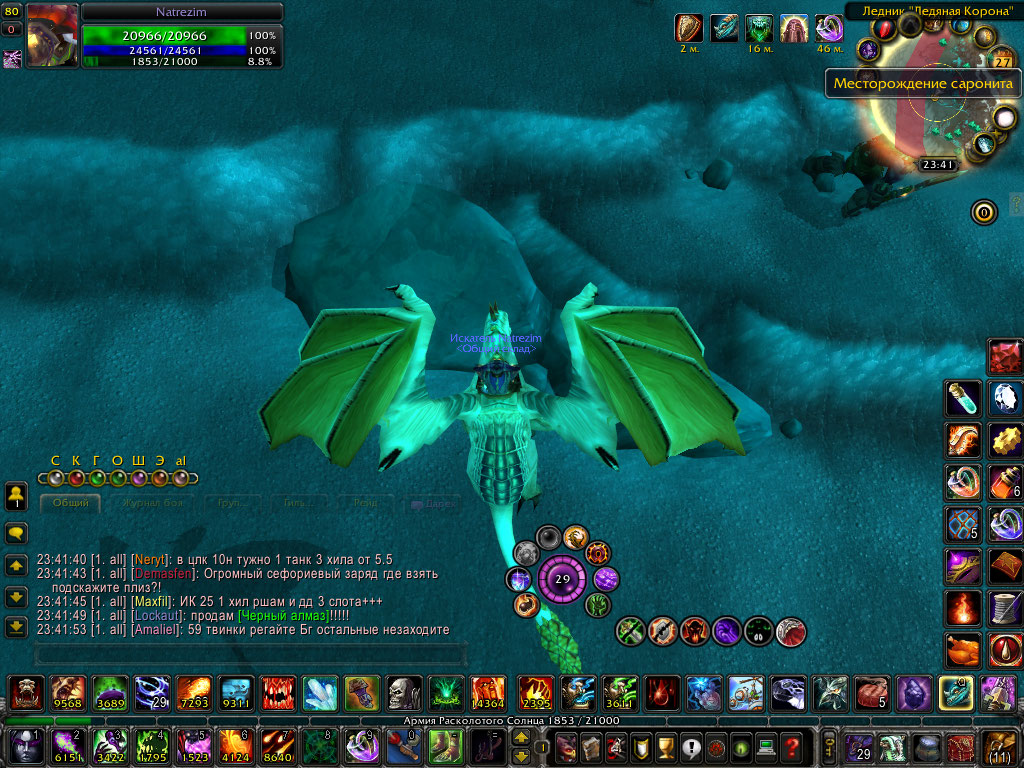The width and height of the screenshot is (1024, 768).
Task: Open the main backpack with (11) slots
Action: 1001,746
